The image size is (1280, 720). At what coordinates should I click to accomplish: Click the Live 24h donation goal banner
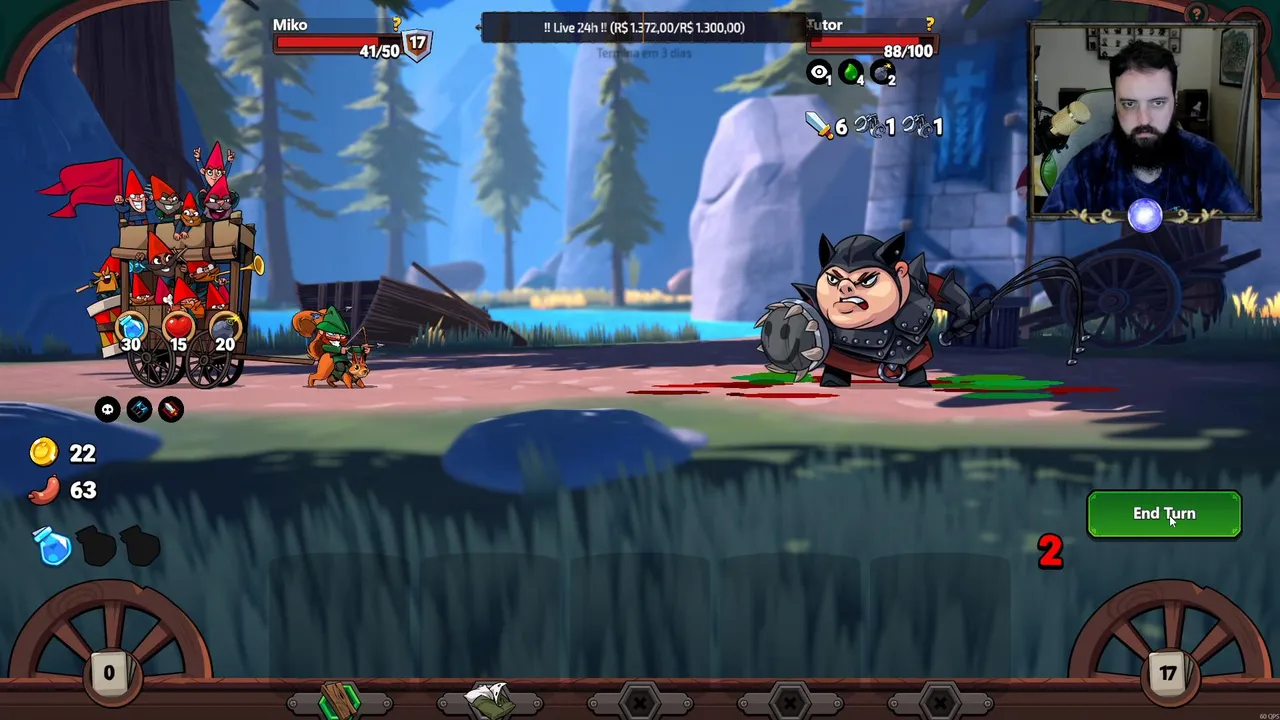(x=644, y=28)
